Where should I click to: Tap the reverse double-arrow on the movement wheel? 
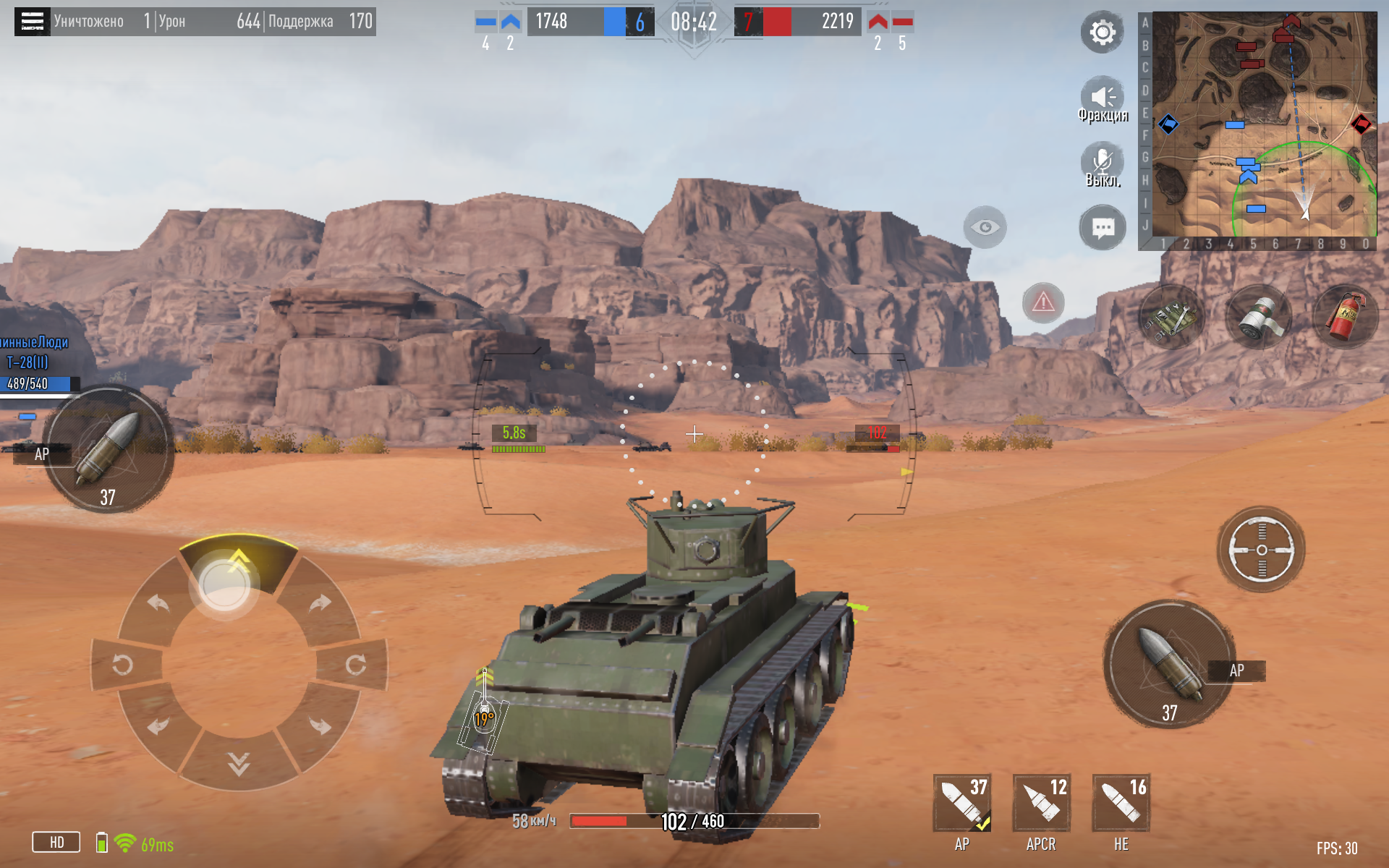tap(239, 763)
